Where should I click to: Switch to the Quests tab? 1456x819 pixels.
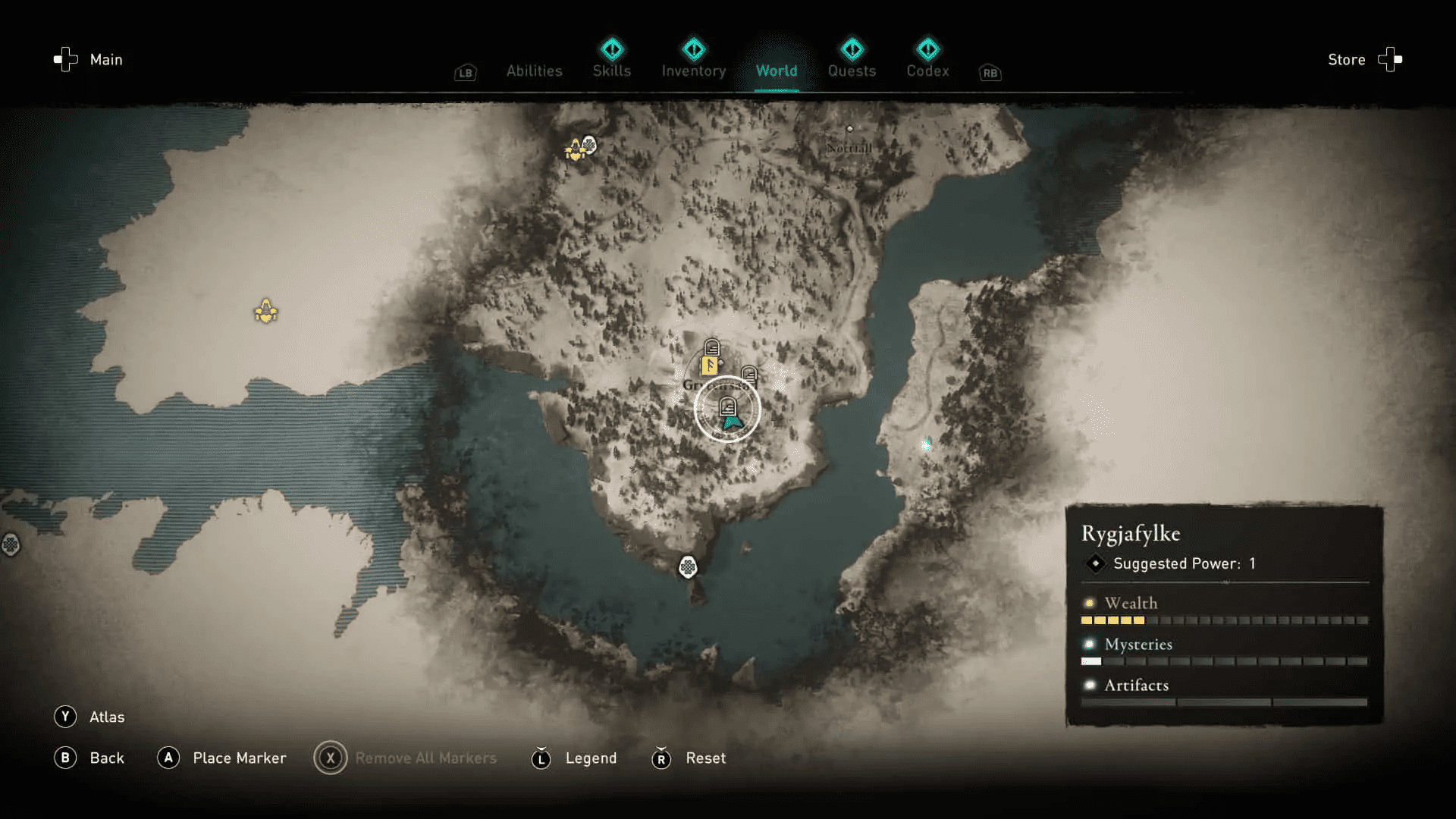pyautogui.click(x=852, y=71)
